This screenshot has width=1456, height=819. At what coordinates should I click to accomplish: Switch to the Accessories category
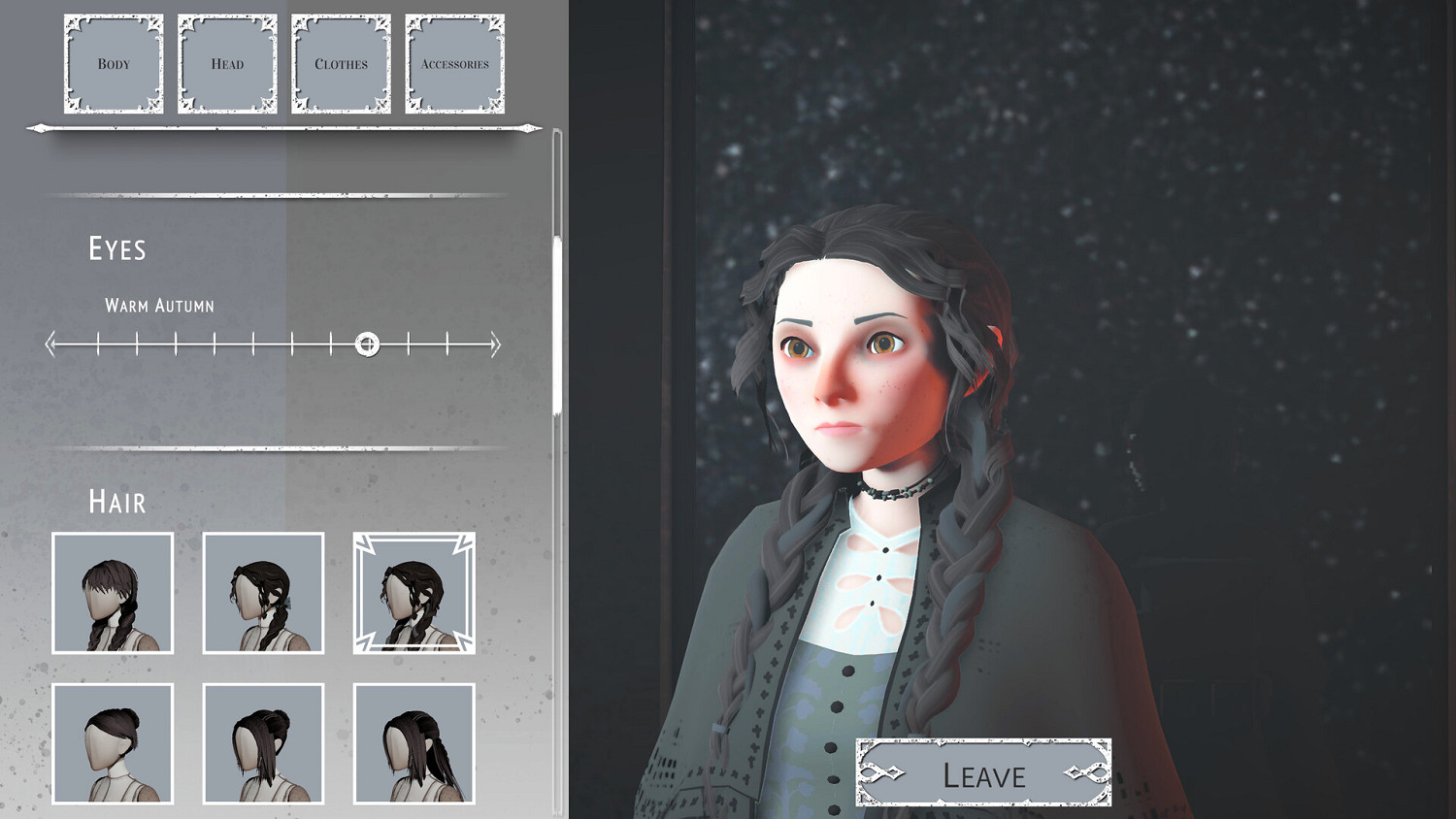click(454, 62)
